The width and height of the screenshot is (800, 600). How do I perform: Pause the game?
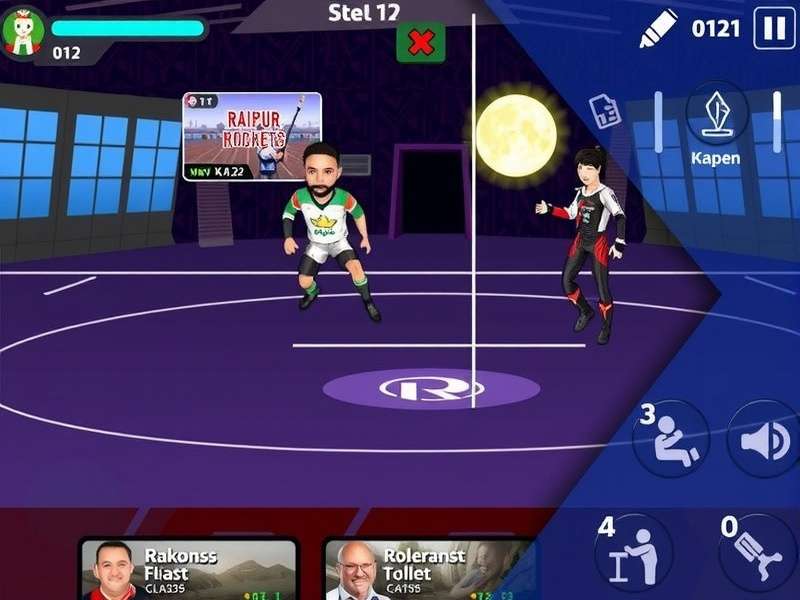[774, 28]
